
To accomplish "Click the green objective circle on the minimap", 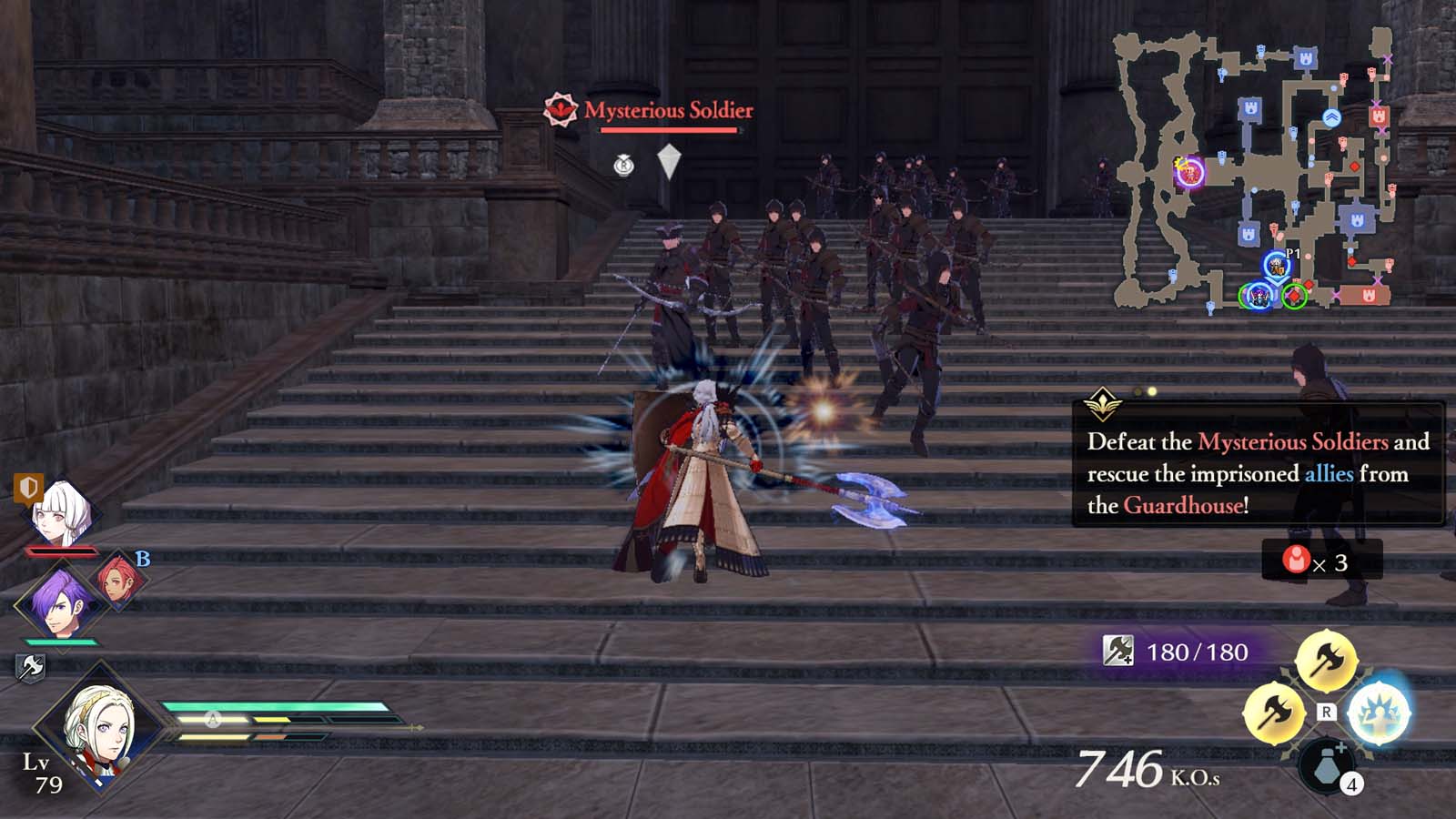I will [1295, 296].
